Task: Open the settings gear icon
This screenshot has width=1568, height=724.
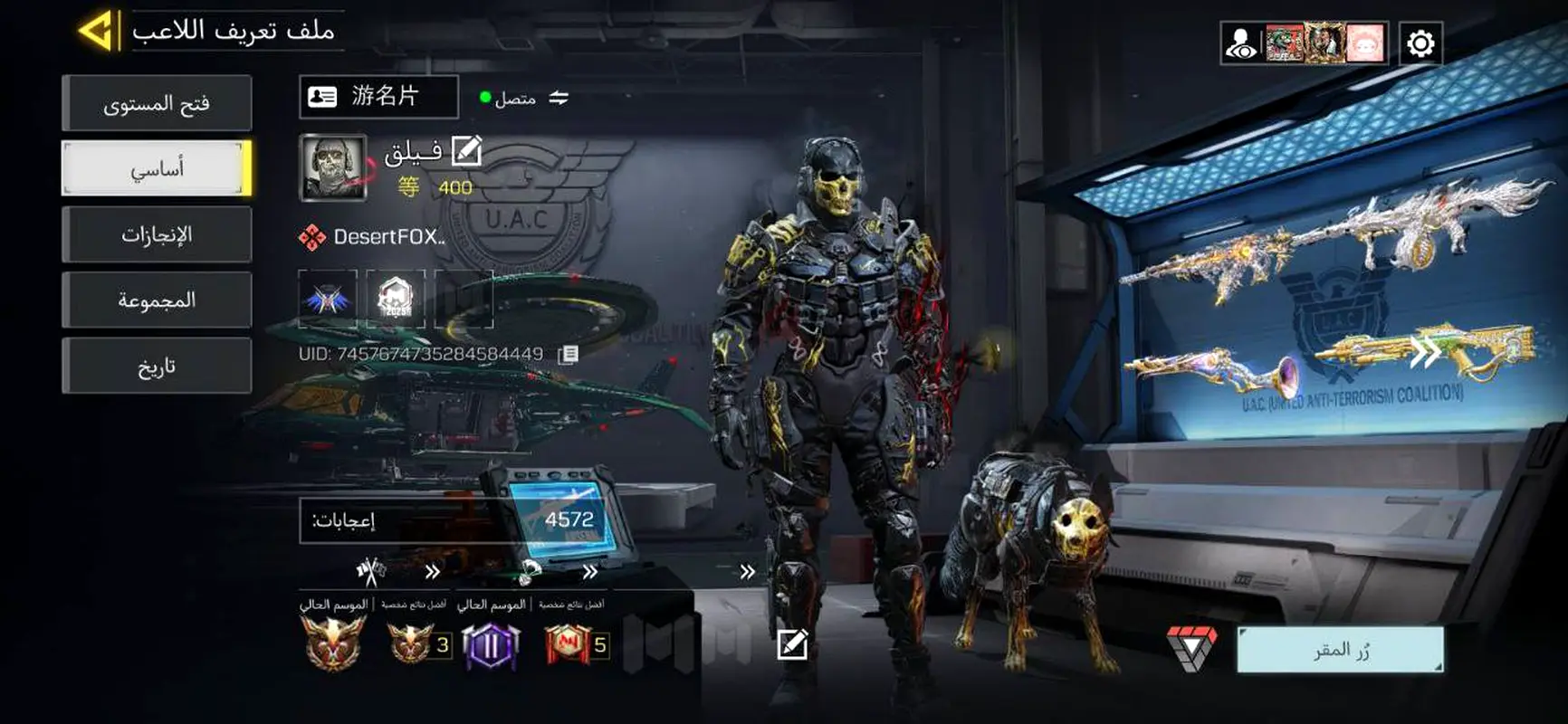Action: 1420,43
